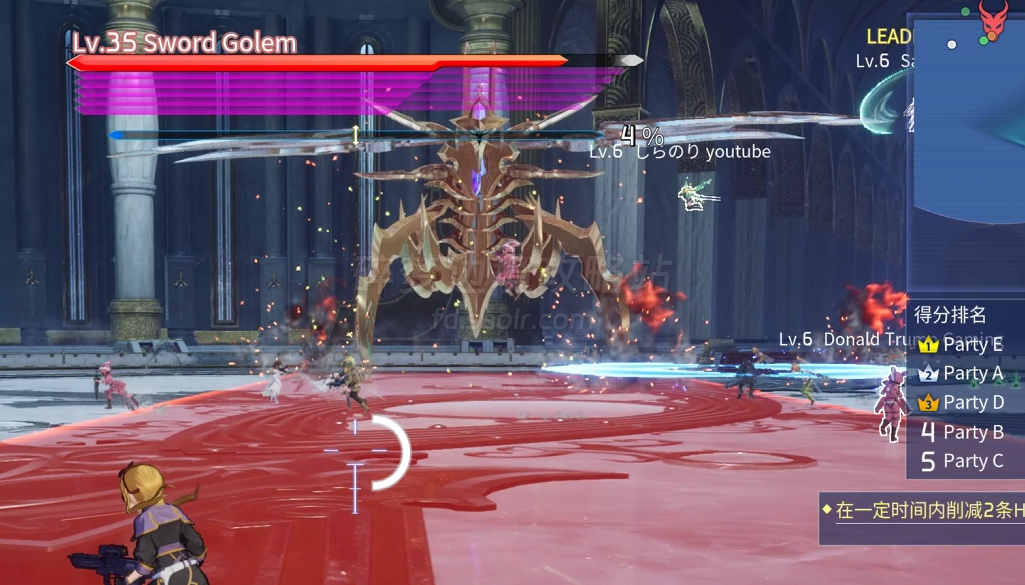Select the Party D ranking row
Image resolution: width=1025 pixels, height=585 pixels.
(x=964, y=402)
